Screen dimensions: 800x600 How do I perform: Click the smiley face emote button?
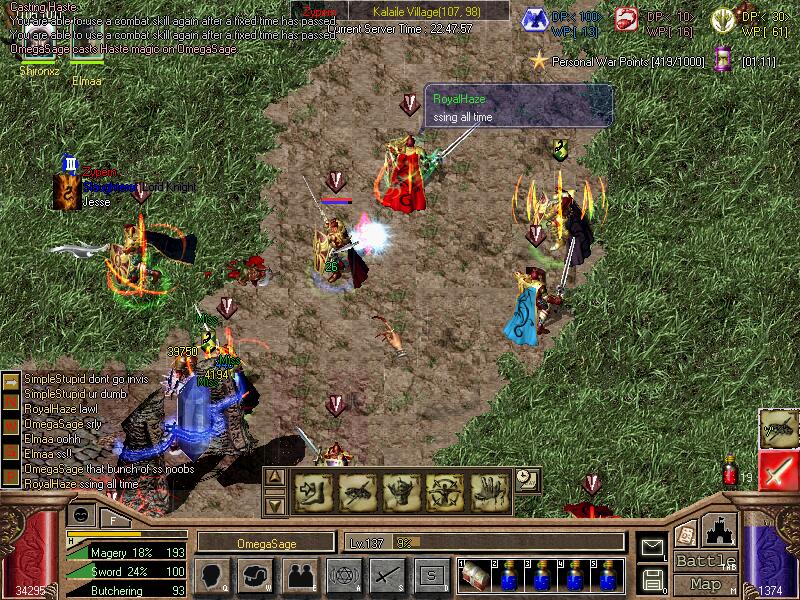82,515
